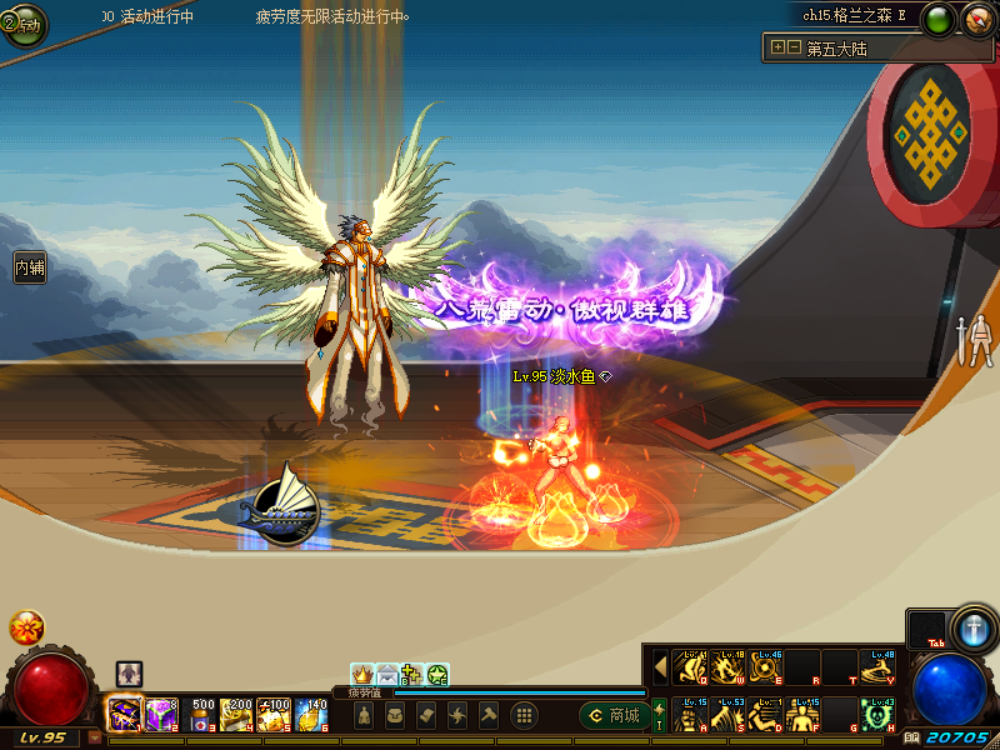Open the gold crown icon

pyautogui.click(x=362, y=675)
